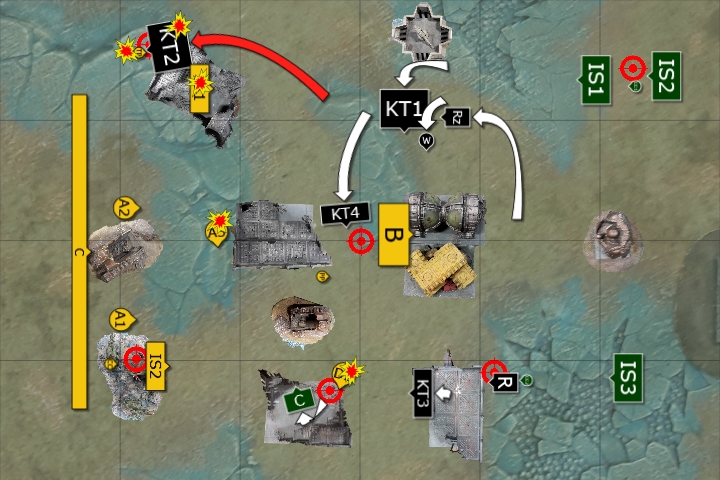
Task: Select the yellow B unit marker
Action: [392, 236]
